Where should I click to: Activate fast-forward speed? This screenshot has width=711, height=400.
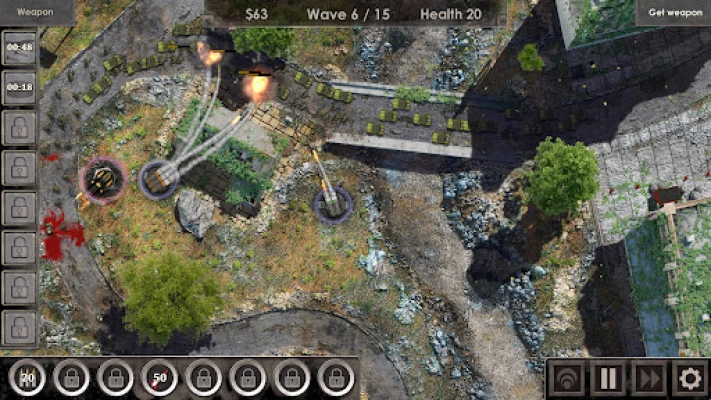click(x=648, y=379)
